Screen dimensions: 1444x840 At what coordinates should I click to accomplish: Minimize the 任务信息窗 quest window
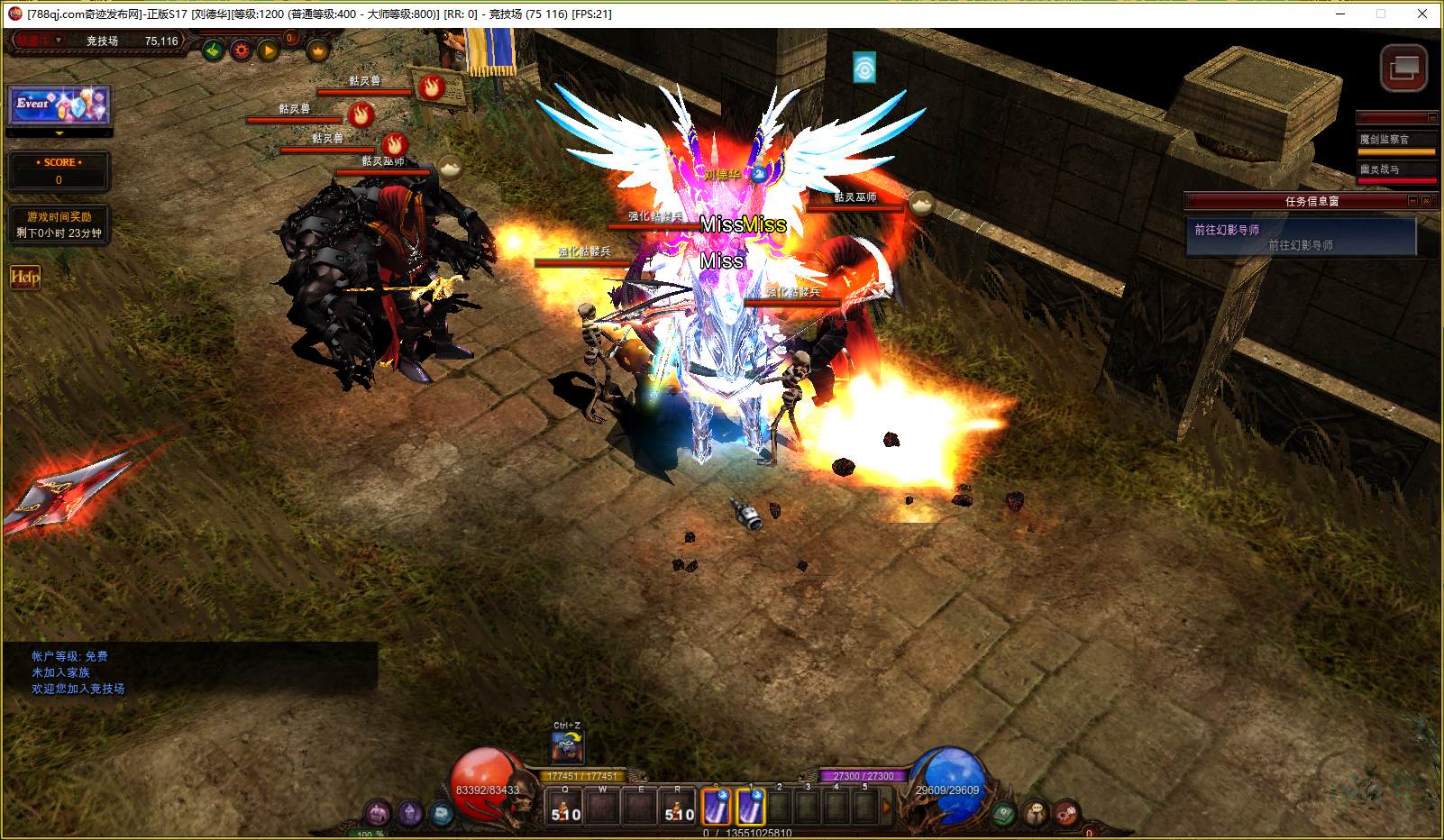tap(1412, 201)
